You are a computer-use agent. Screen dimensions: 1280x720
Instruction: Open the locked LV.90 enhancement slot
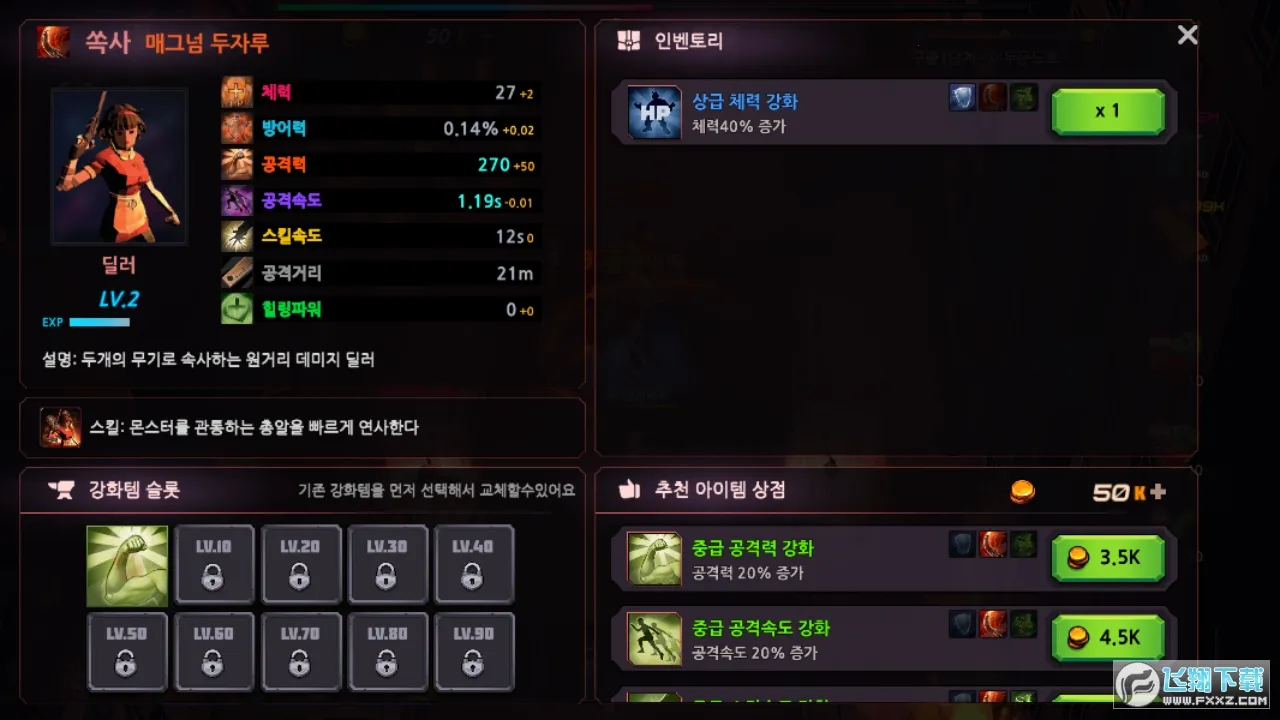474,651
